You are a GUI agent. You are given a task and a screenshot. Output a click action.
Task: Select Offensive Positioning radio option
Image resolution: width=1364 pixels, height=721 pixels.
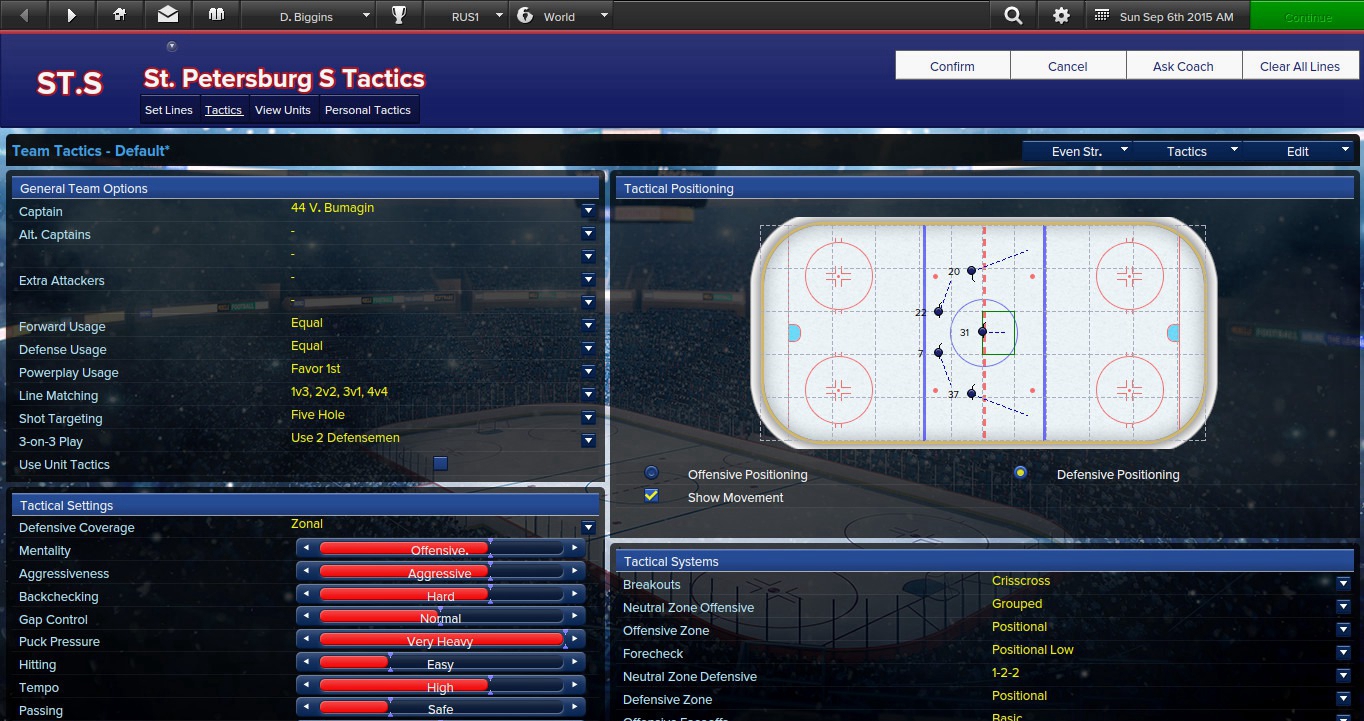[652, 473]
